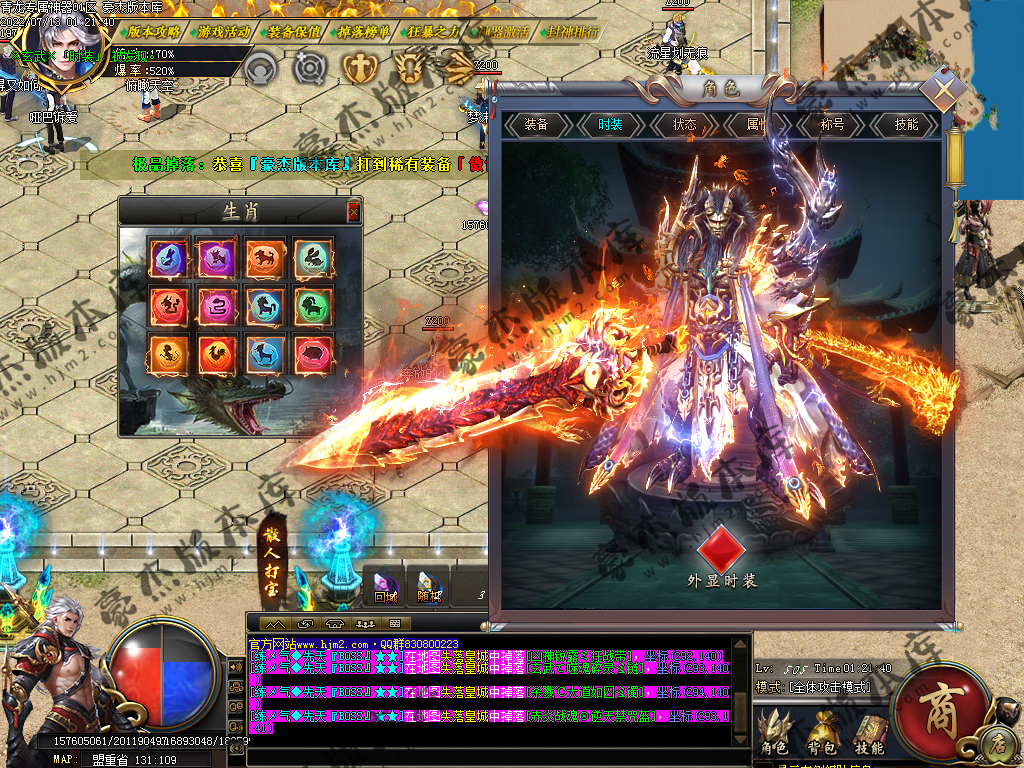Open the 称号 title tab
1024x768 pixels.
(x=832, y=125)
